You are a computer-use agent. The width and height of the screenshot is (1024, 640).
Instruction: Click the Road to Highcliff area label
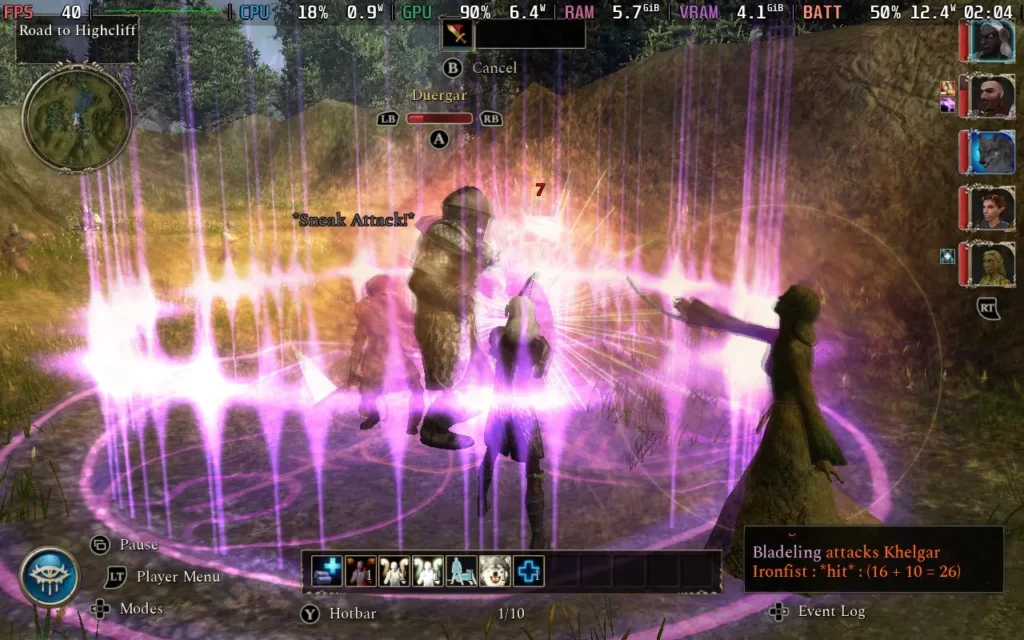pos(77,30)
